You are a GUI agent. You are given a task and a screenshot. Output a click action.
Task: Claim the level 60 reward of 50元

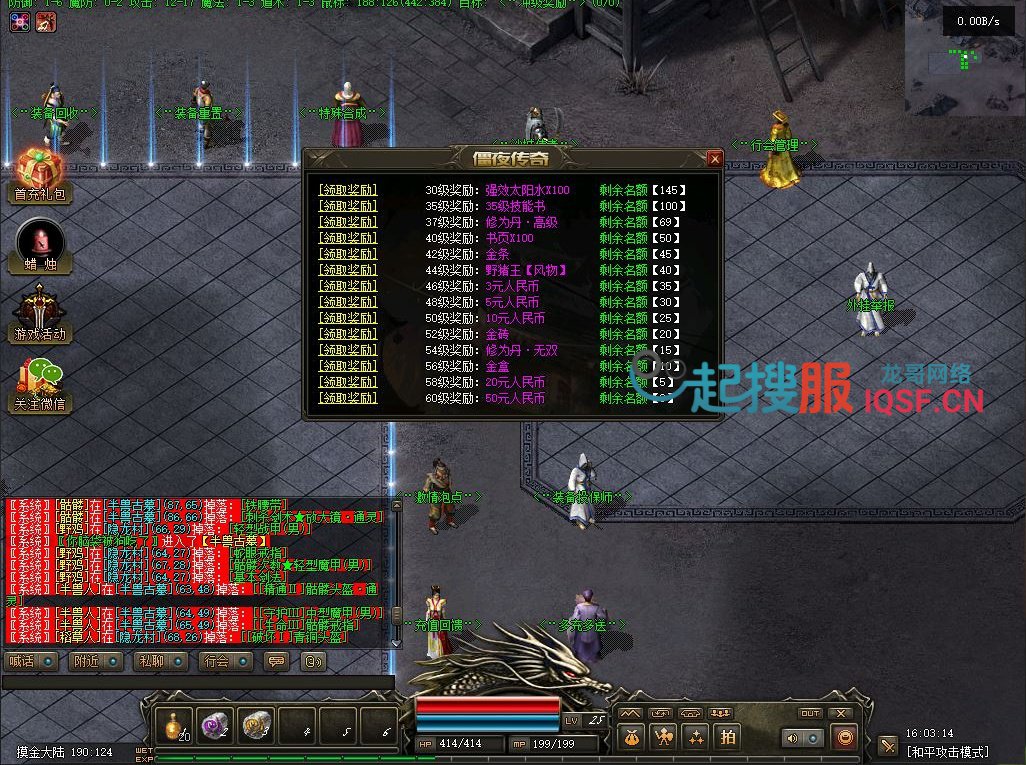(347, 398)
